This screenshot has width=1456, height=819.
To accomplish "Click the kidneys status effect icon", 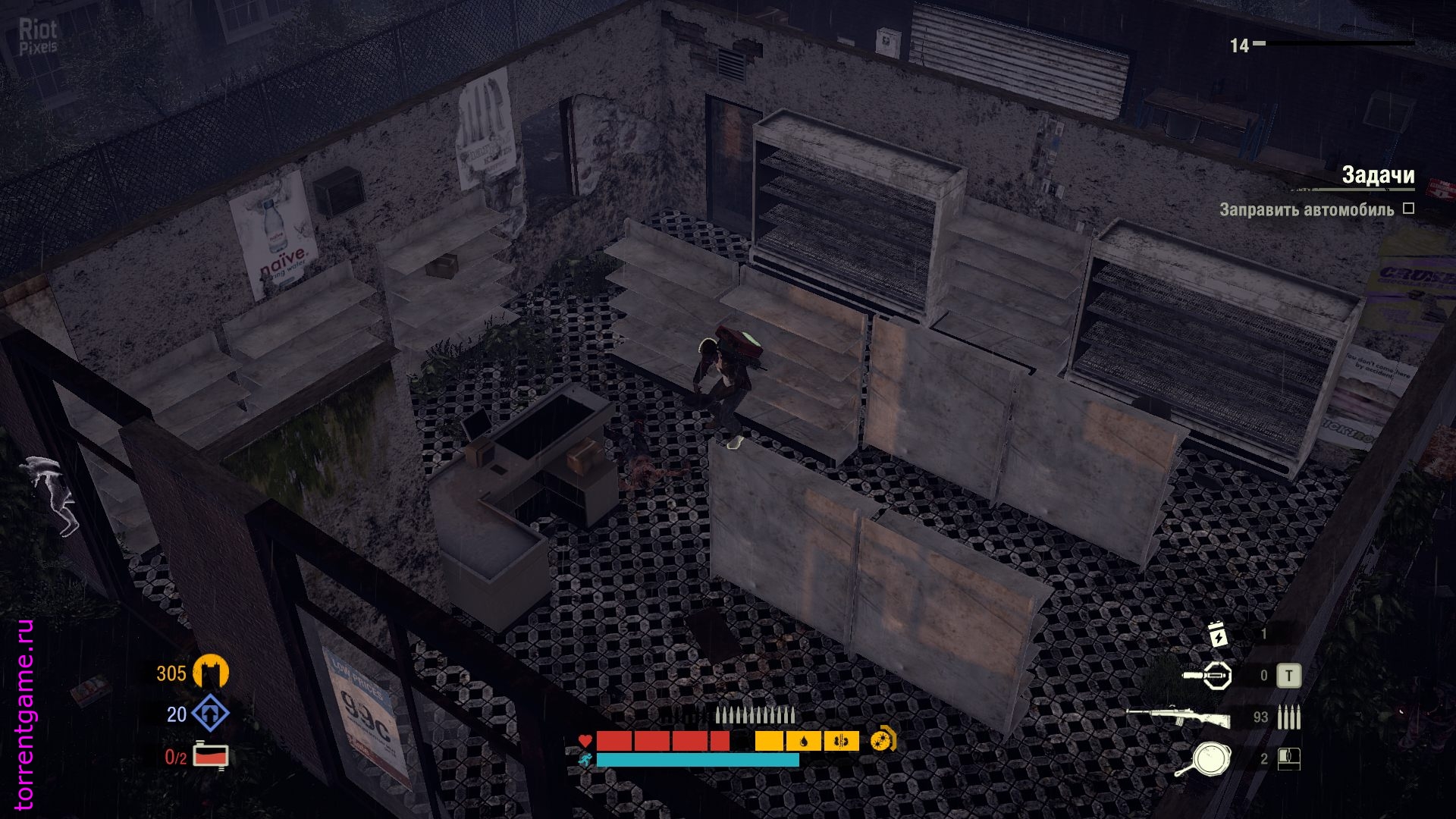I will pyautogui.click(x=841, y=741).
